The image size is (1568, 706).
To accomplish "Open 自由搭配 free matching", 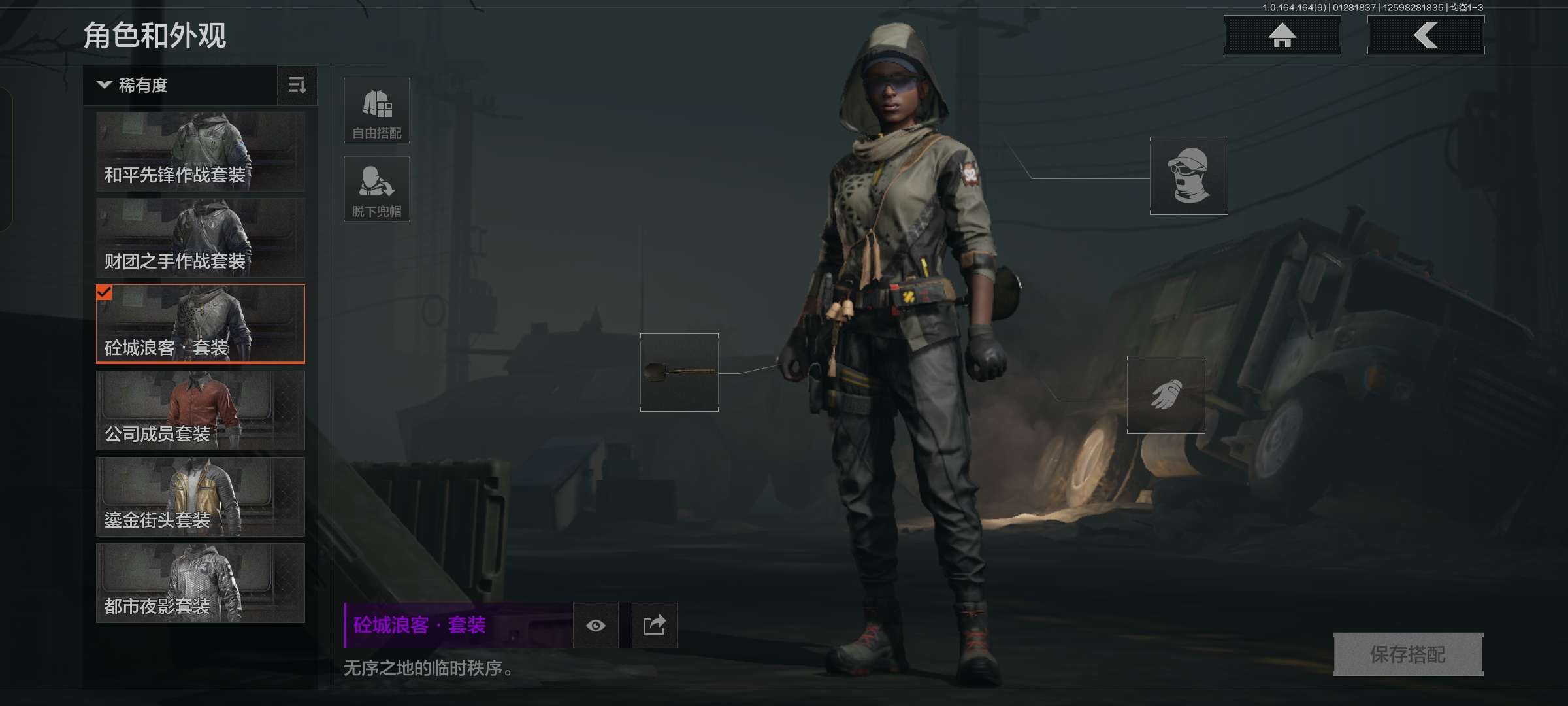I will (x=377, y=110).
